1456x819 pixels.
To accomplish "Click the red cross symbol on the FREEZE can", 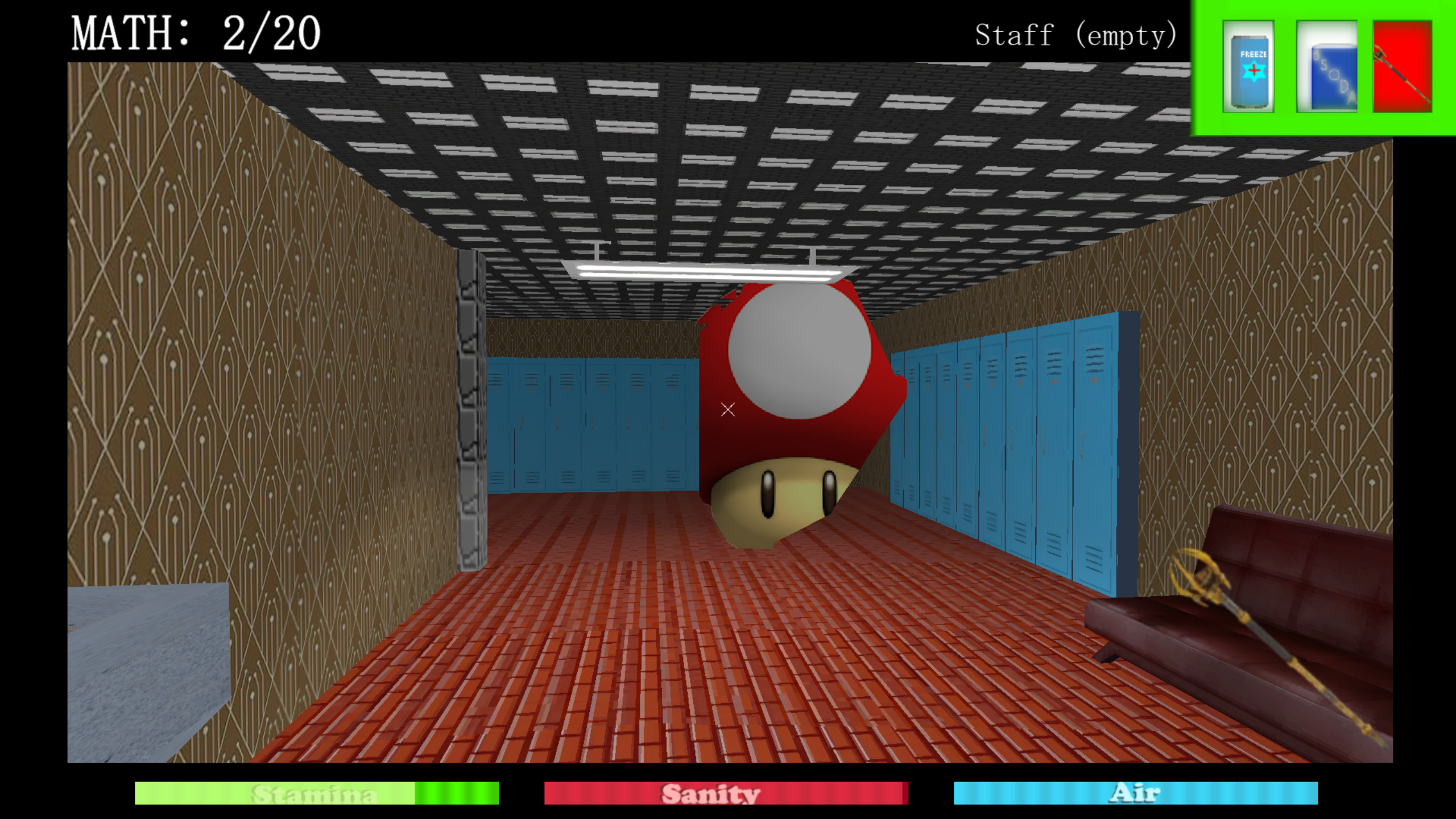I will pos(1254,70).
